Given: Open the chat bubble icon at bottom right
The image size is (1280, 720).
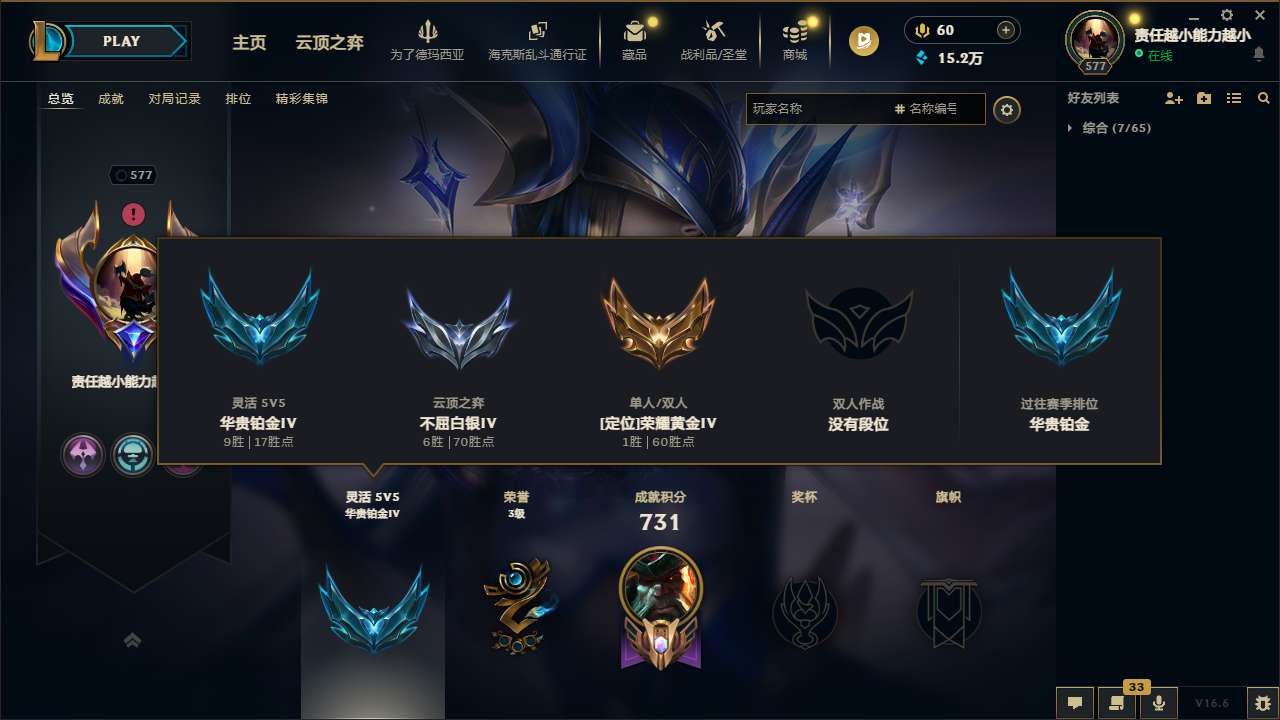Looking at the screenshot, I should point(1074,703).
